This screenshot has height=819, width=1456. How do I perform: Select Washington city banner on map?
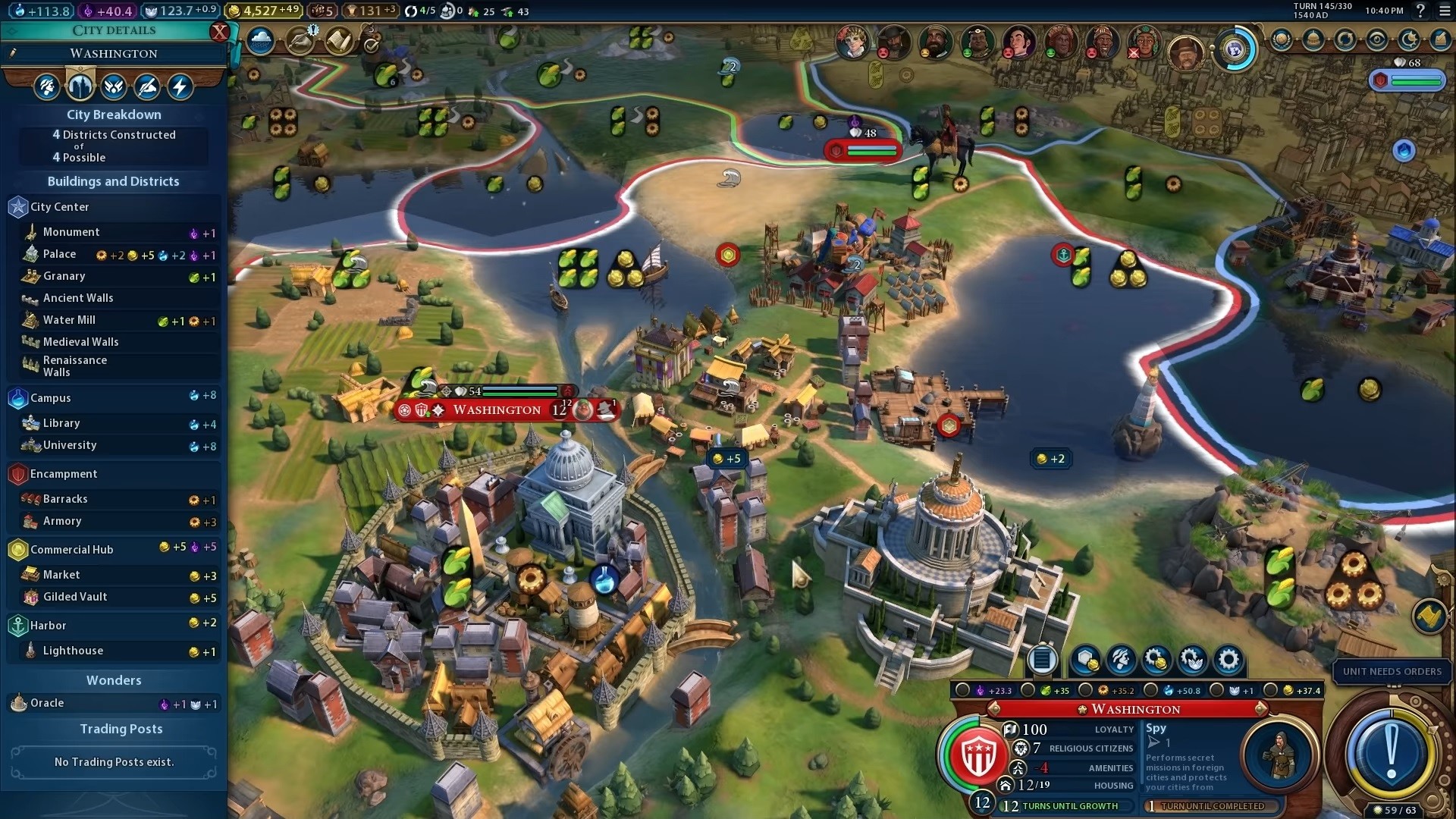tap(497, 410)
